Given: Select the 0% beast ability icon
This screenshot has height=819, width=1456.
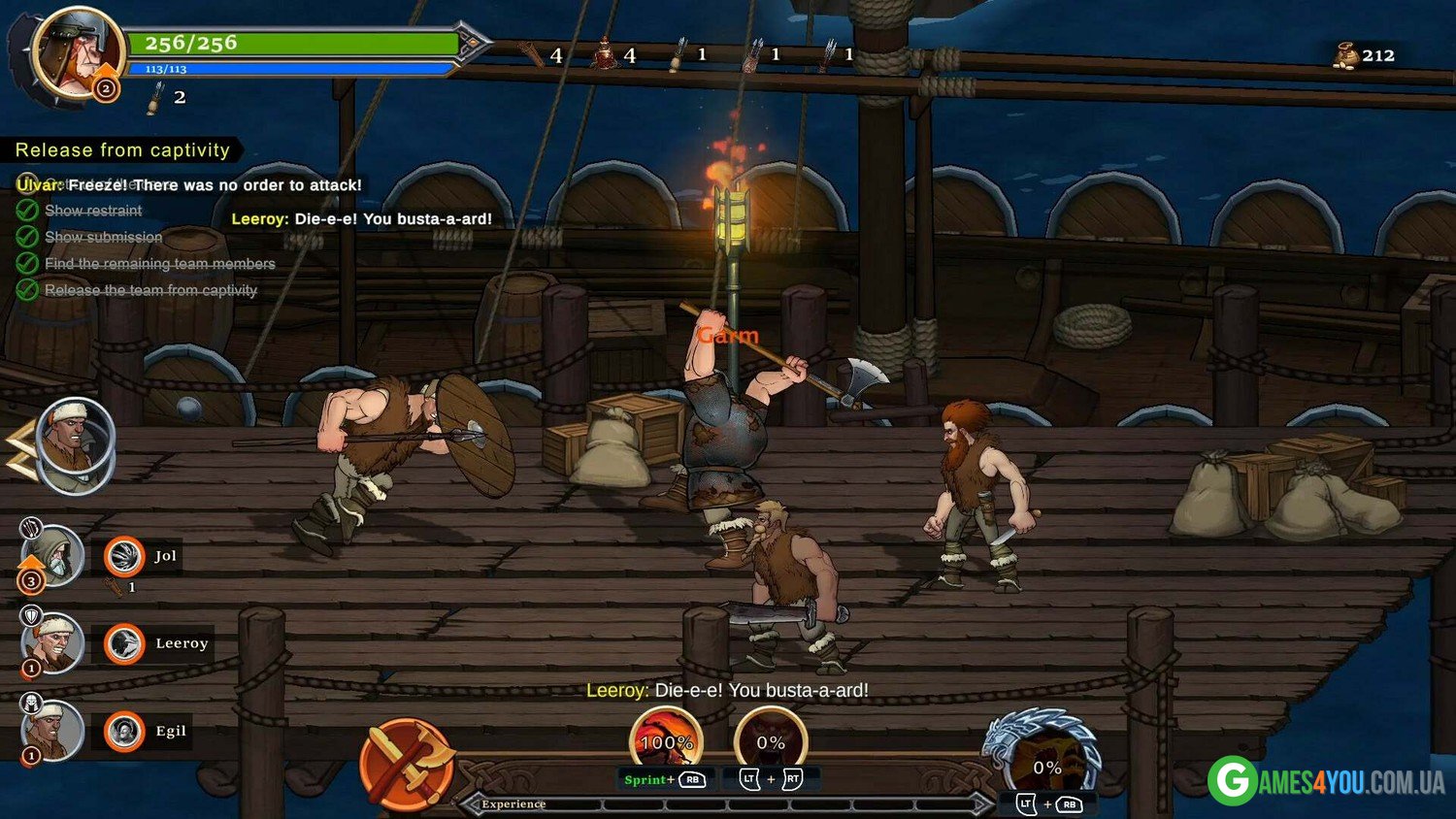Looking at the screenshot, I should click(771, 741).
